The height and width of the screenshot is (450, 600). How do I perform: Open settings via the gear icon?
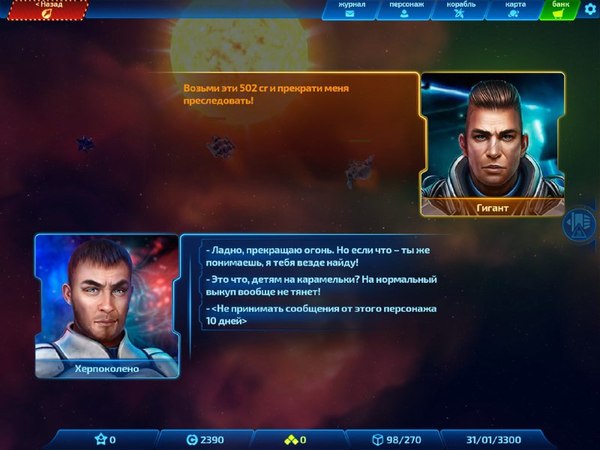[x=590, y=10]
